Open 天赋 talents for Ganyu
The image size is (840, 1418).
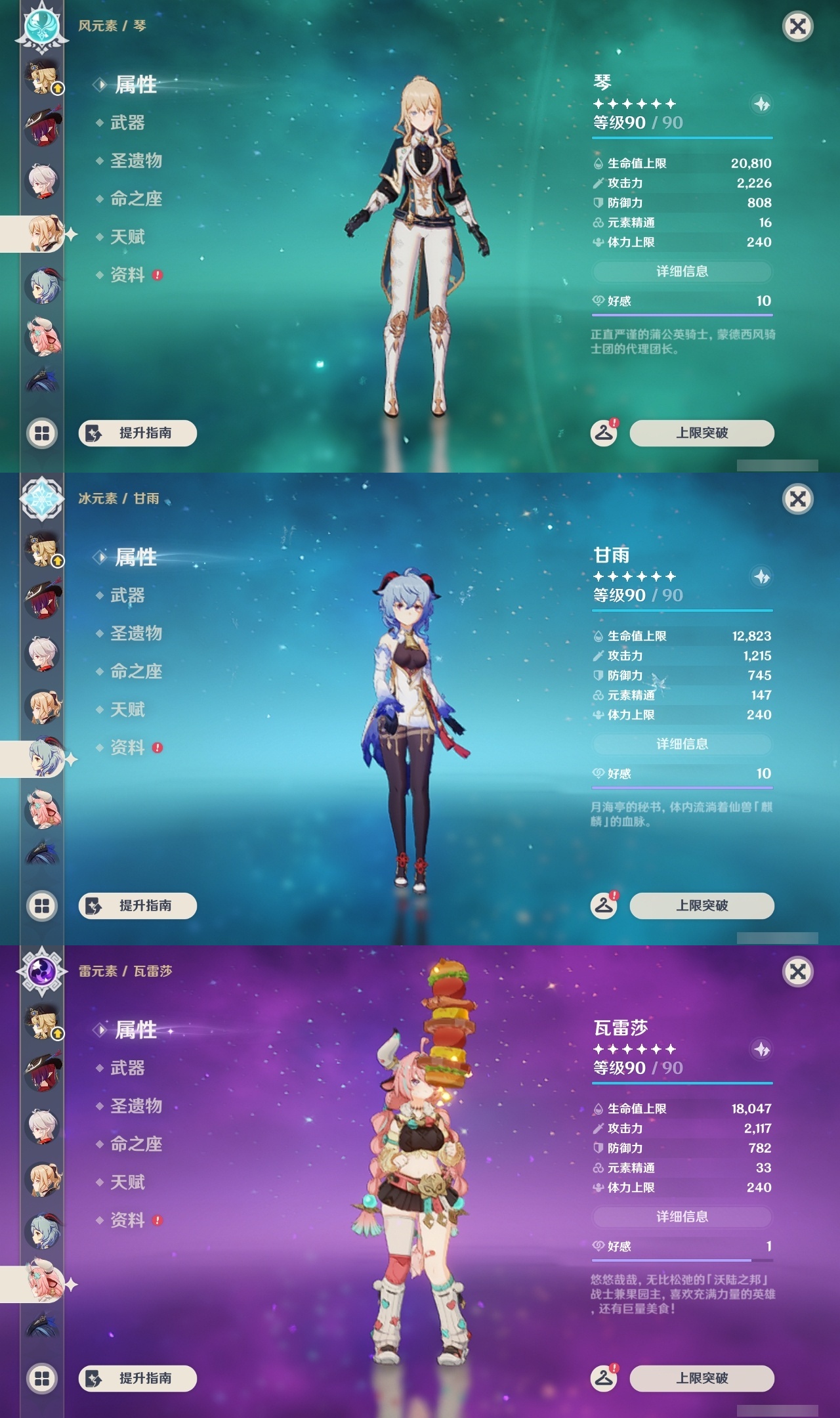point(128,710)
